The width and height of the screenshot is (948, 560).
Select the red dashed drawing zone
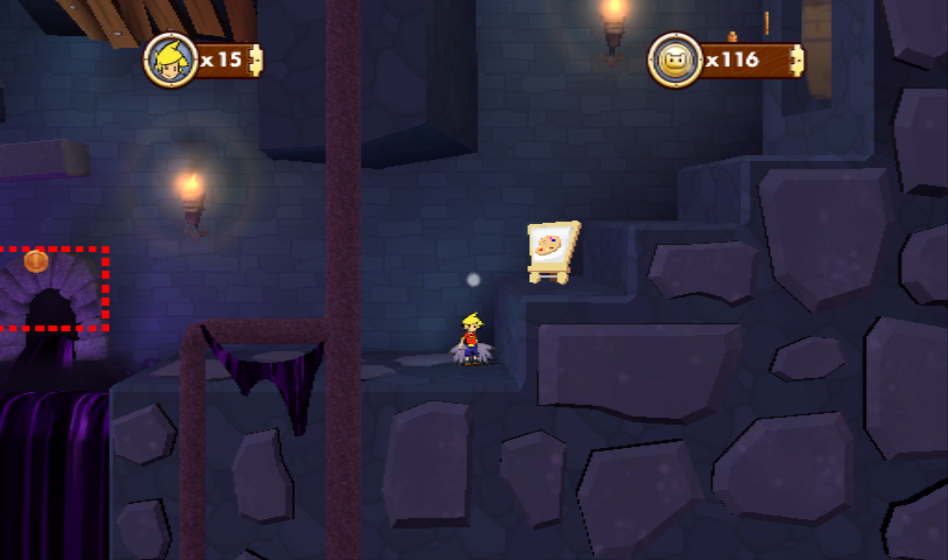(52, 288)
